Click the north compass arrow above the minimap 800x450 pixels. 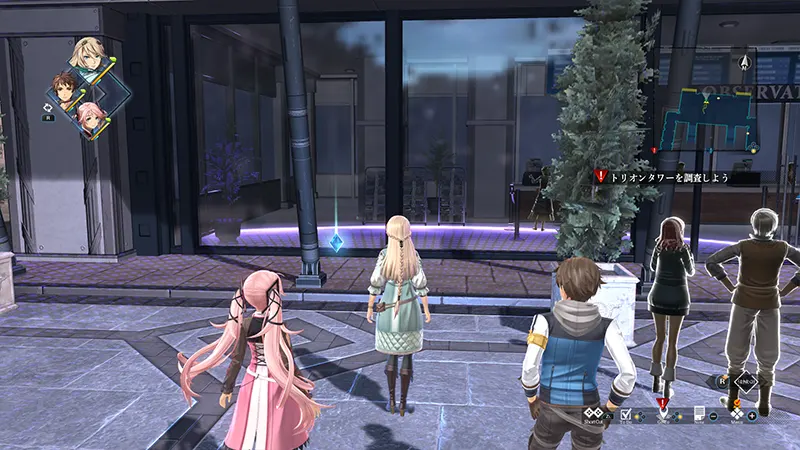coord(744,63)
